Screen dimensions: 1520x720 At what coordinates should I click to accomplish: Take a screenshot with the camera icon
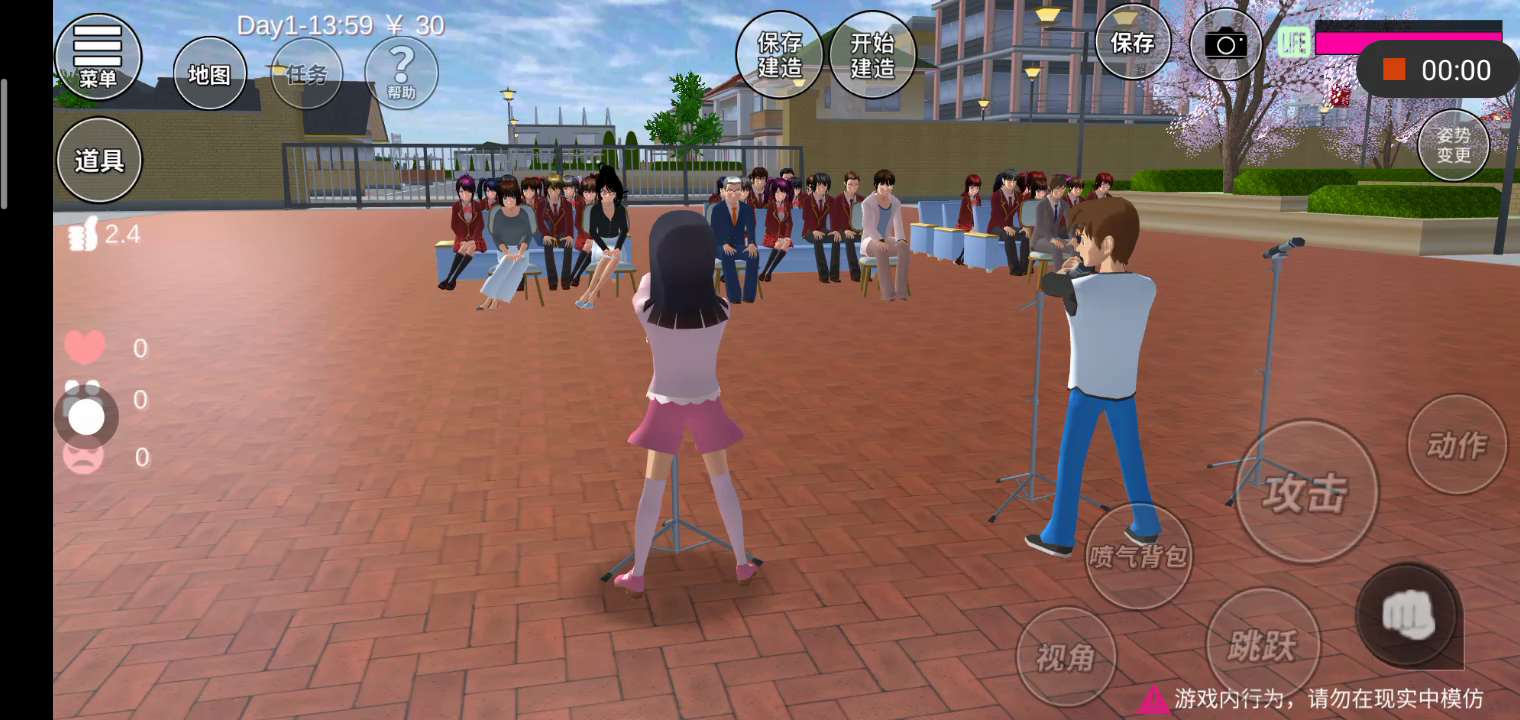(x=1225, y=44)
